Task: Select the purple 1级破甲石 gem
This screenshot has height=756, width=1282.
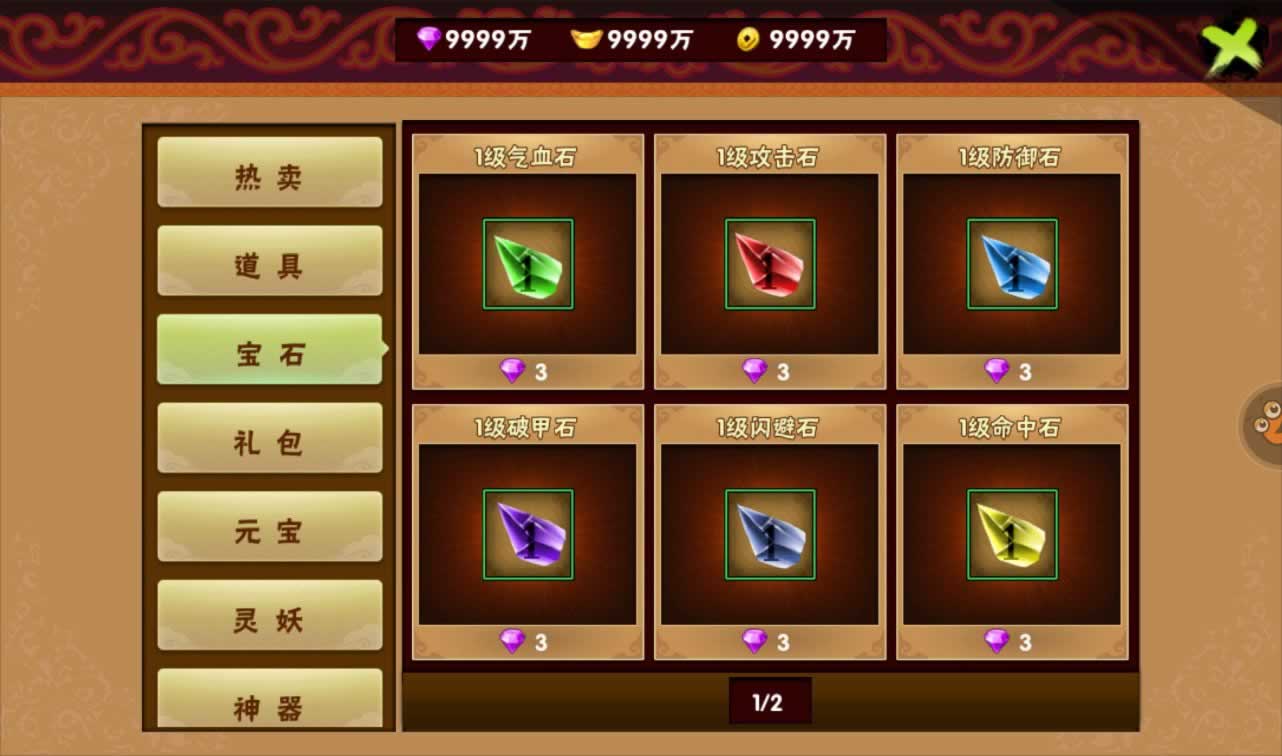Action: [528, 534]
